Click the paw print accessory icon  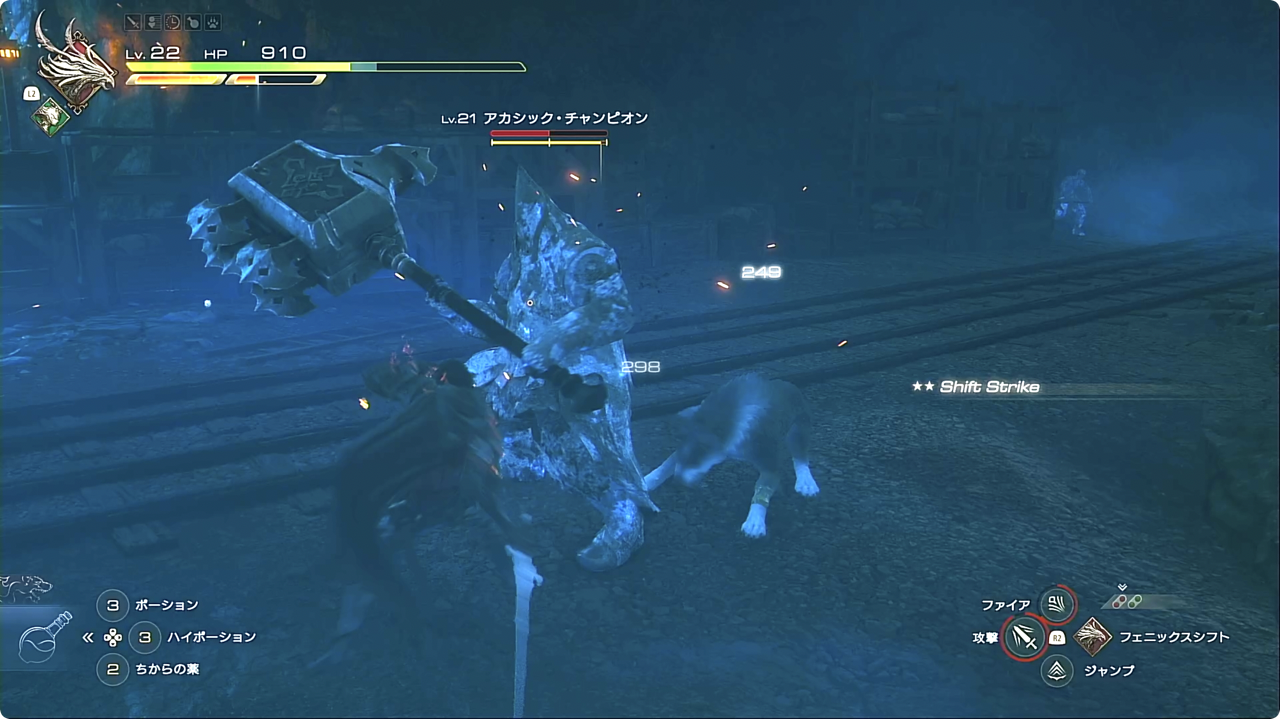point(212,22)
